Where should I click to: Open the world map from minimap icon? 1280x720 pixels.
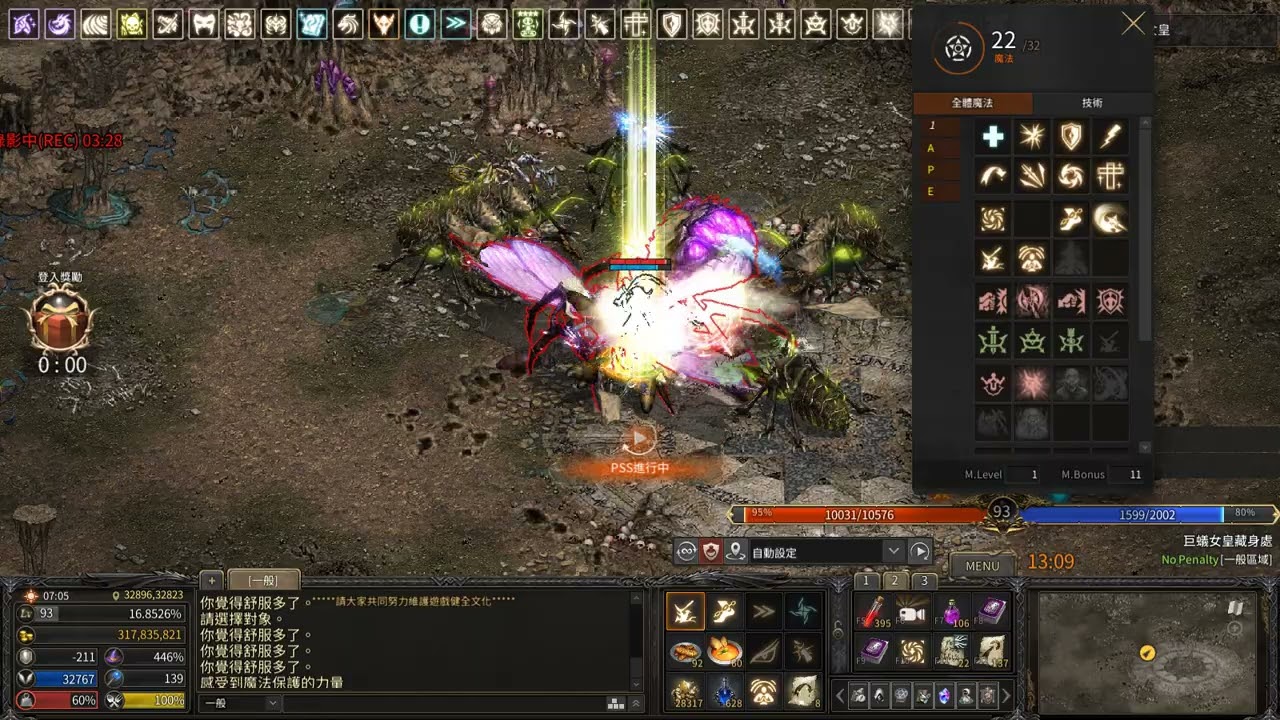pyautogui.click(x=1236, y=607)
